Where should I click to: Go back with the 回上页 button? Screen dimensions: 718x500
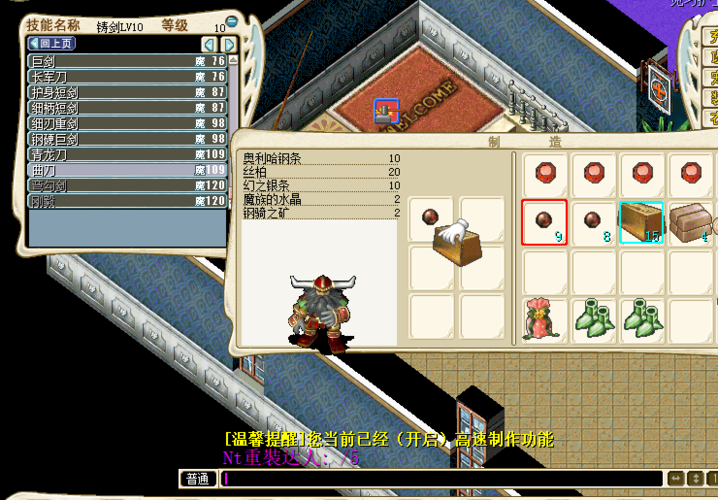tap(53, 44)
